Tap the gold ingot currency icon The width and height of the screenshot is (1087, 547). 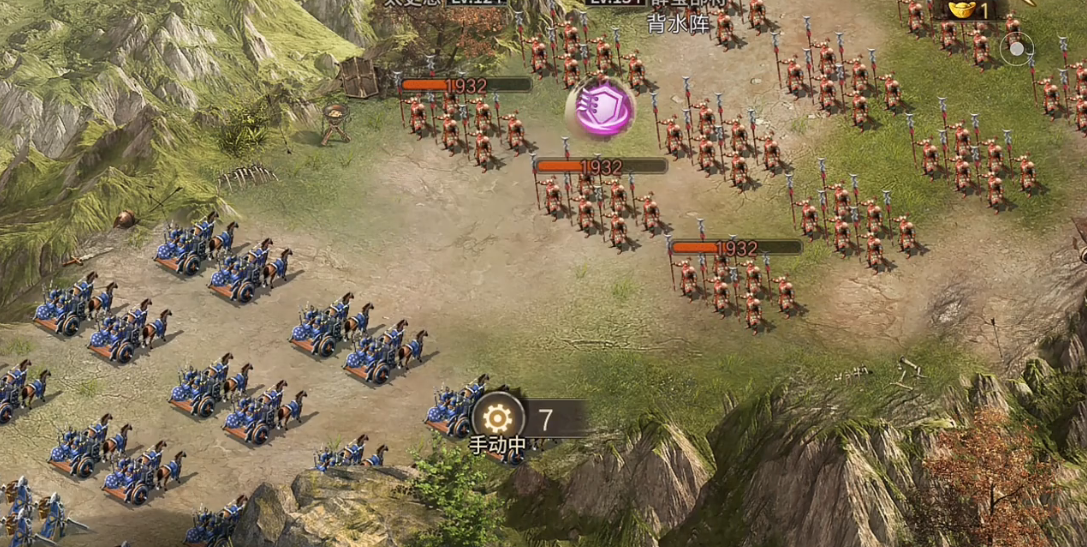pos(962,10)
